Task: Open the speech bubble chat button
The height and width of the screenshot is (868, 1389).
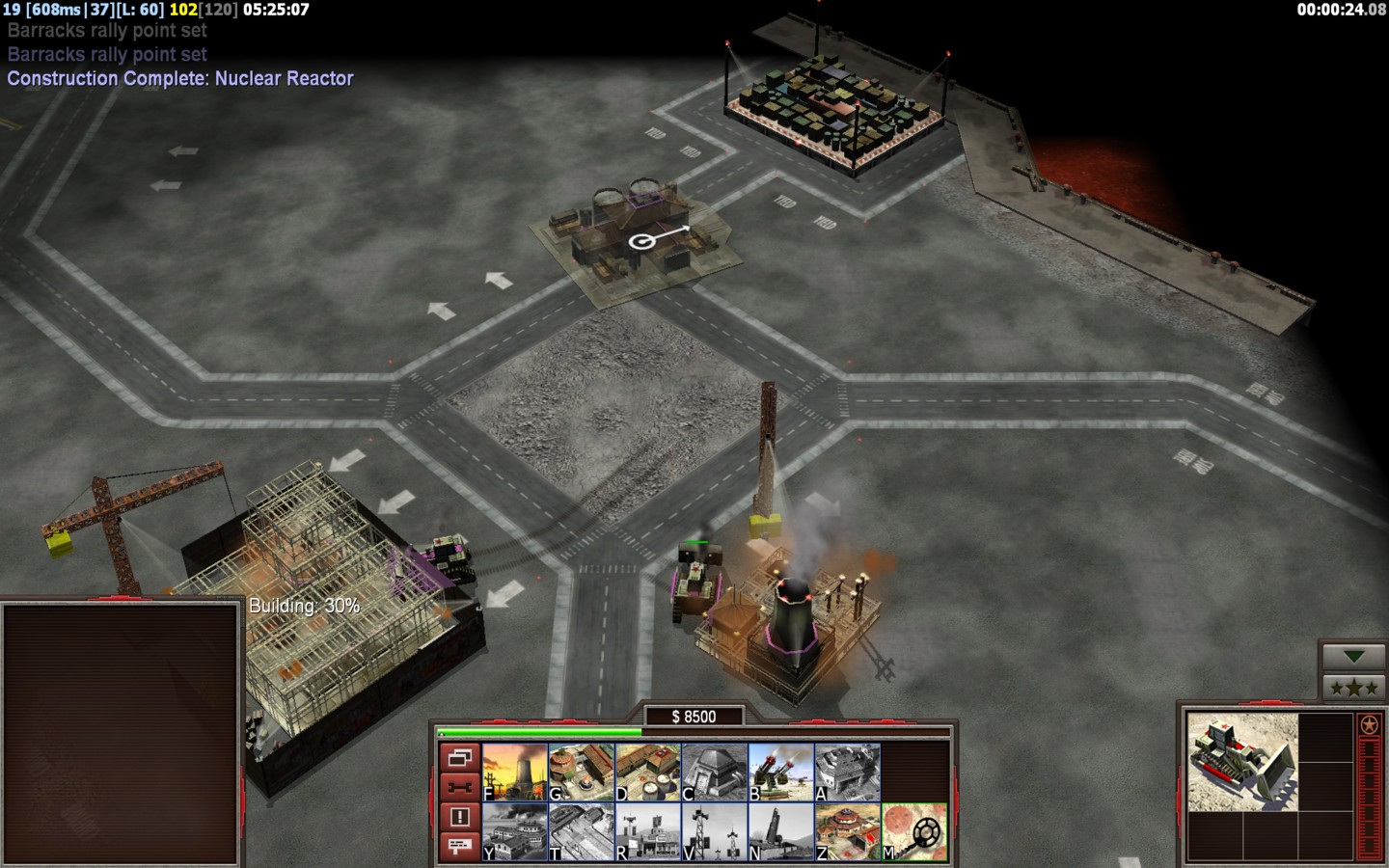Action: point(460,846)
